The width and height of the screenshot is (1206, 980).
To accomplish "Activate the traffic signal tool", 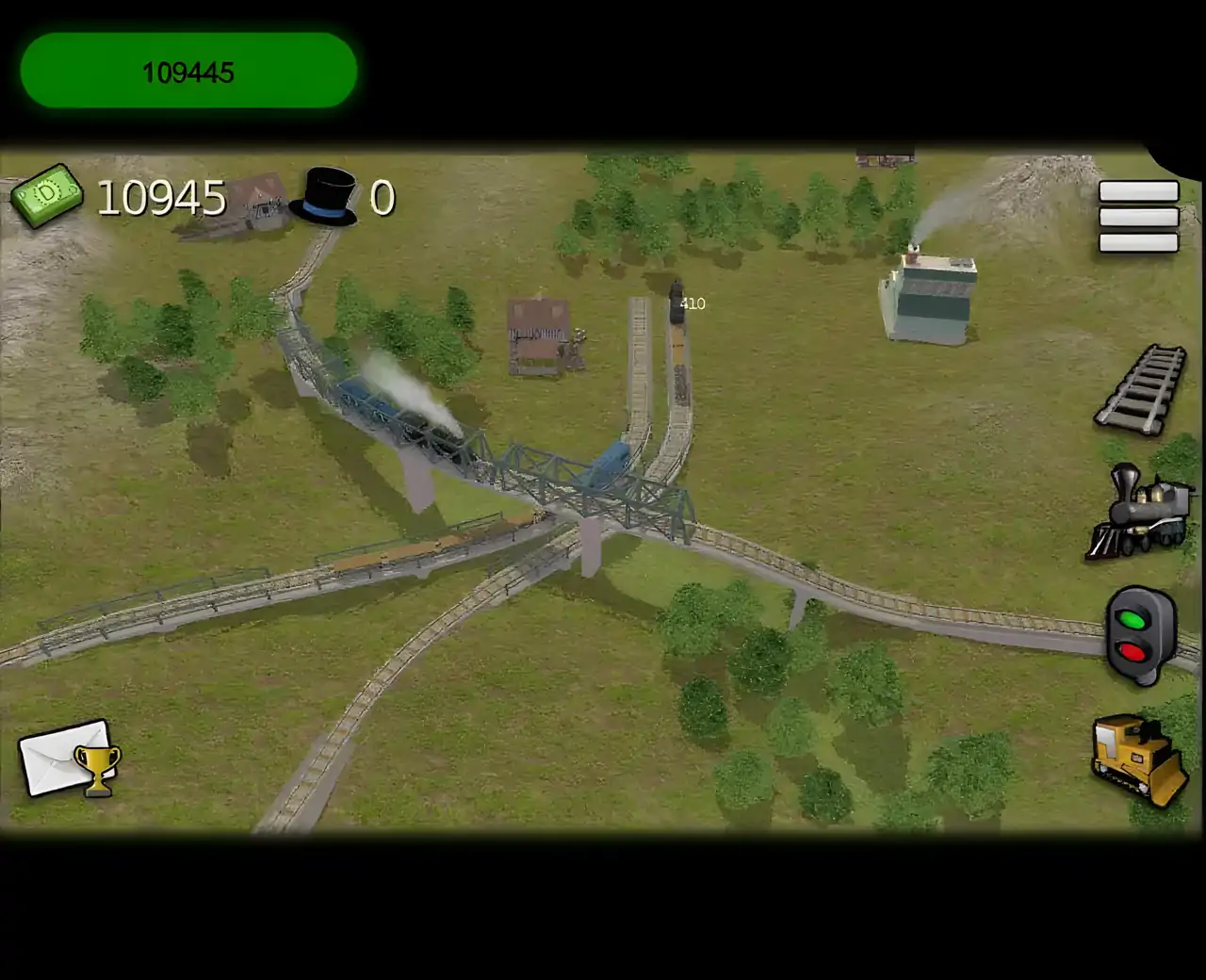I will [x=1140, y=635].
